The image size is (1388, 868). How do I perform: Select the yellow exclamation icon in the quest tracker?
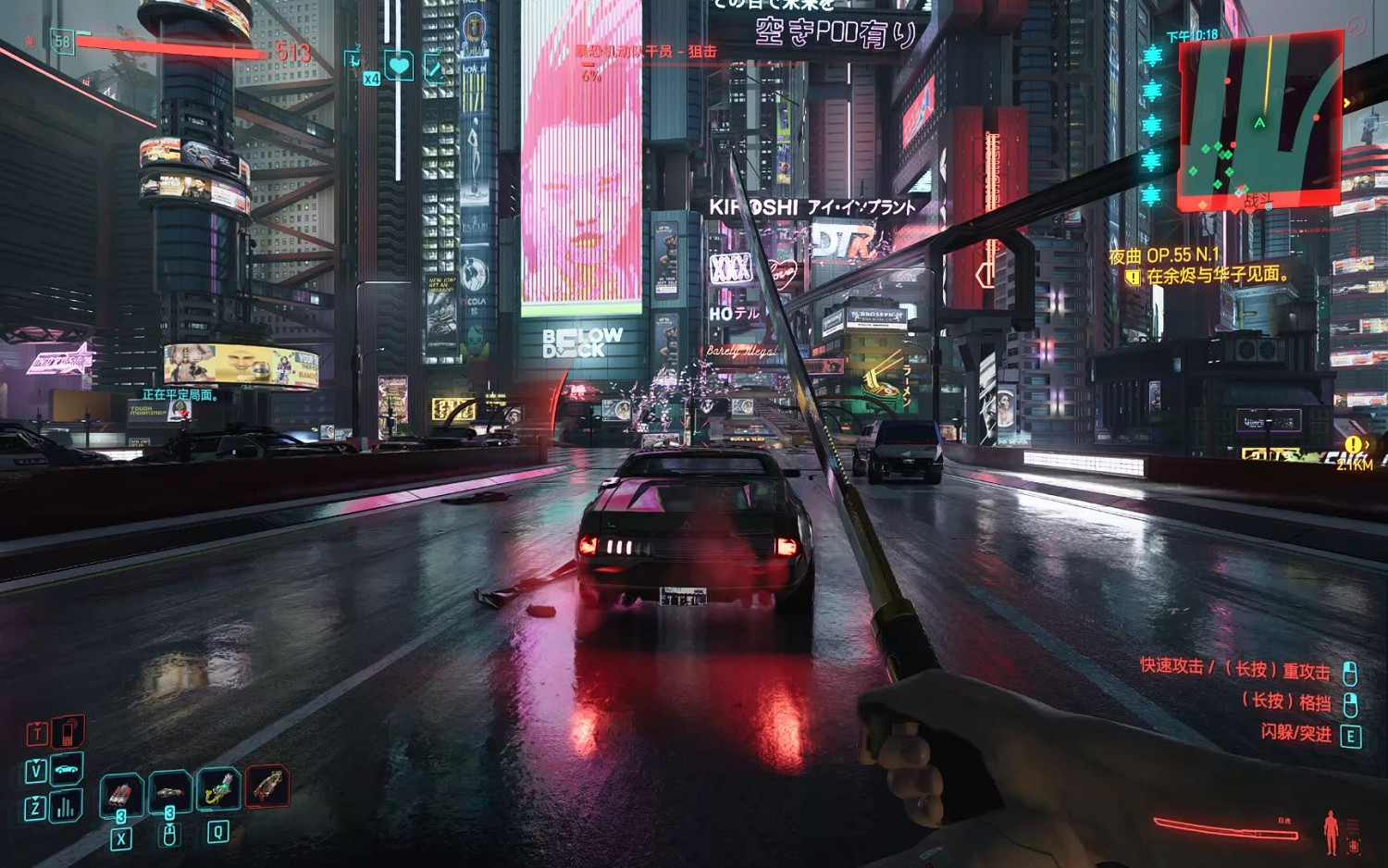(1132, 275)
